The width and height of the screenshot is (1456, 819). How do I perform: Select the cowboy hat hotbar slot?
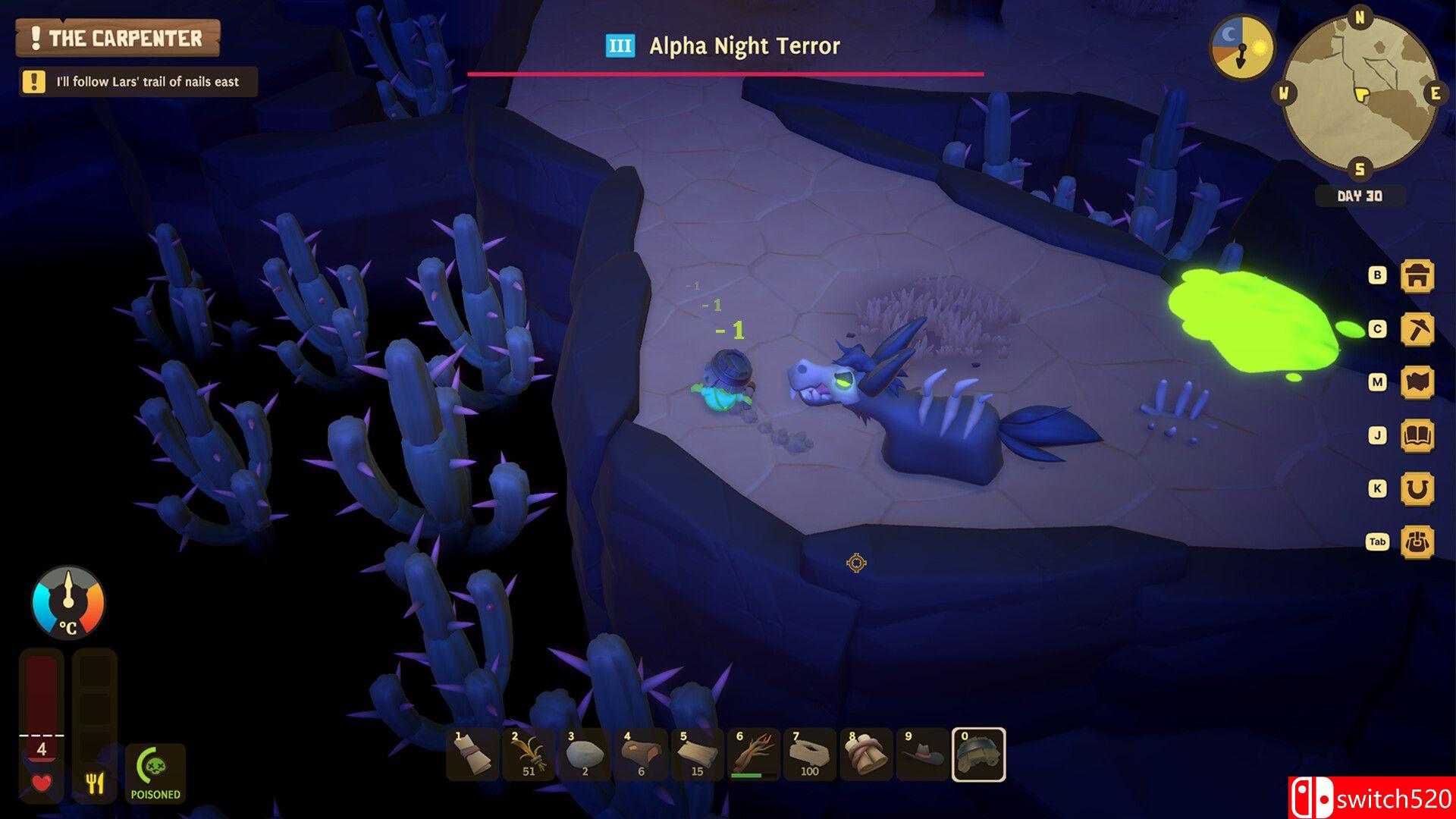point(921,755)
